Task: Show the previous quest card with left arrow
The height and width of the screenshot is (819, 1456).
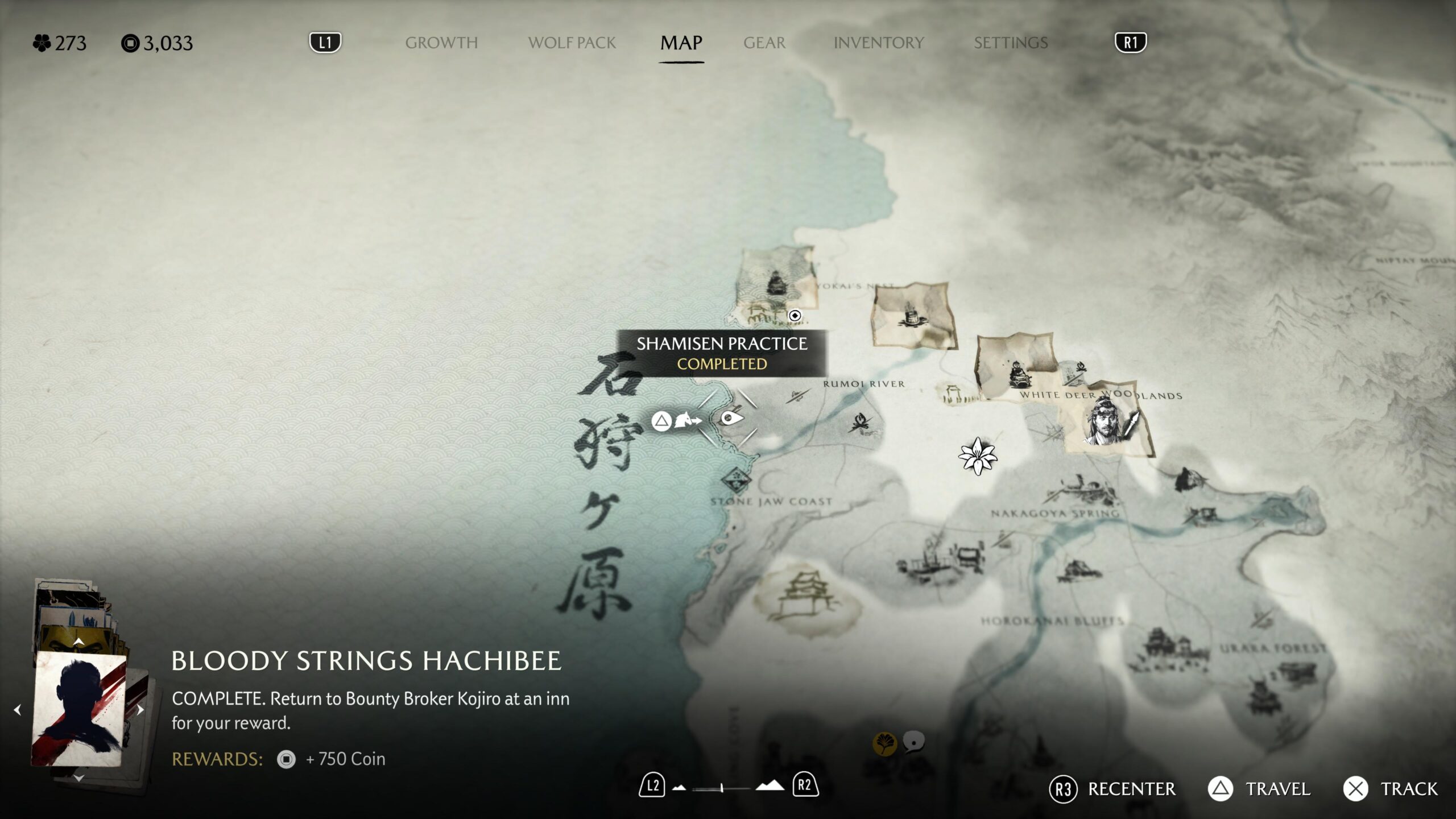Action: [18, 710]
